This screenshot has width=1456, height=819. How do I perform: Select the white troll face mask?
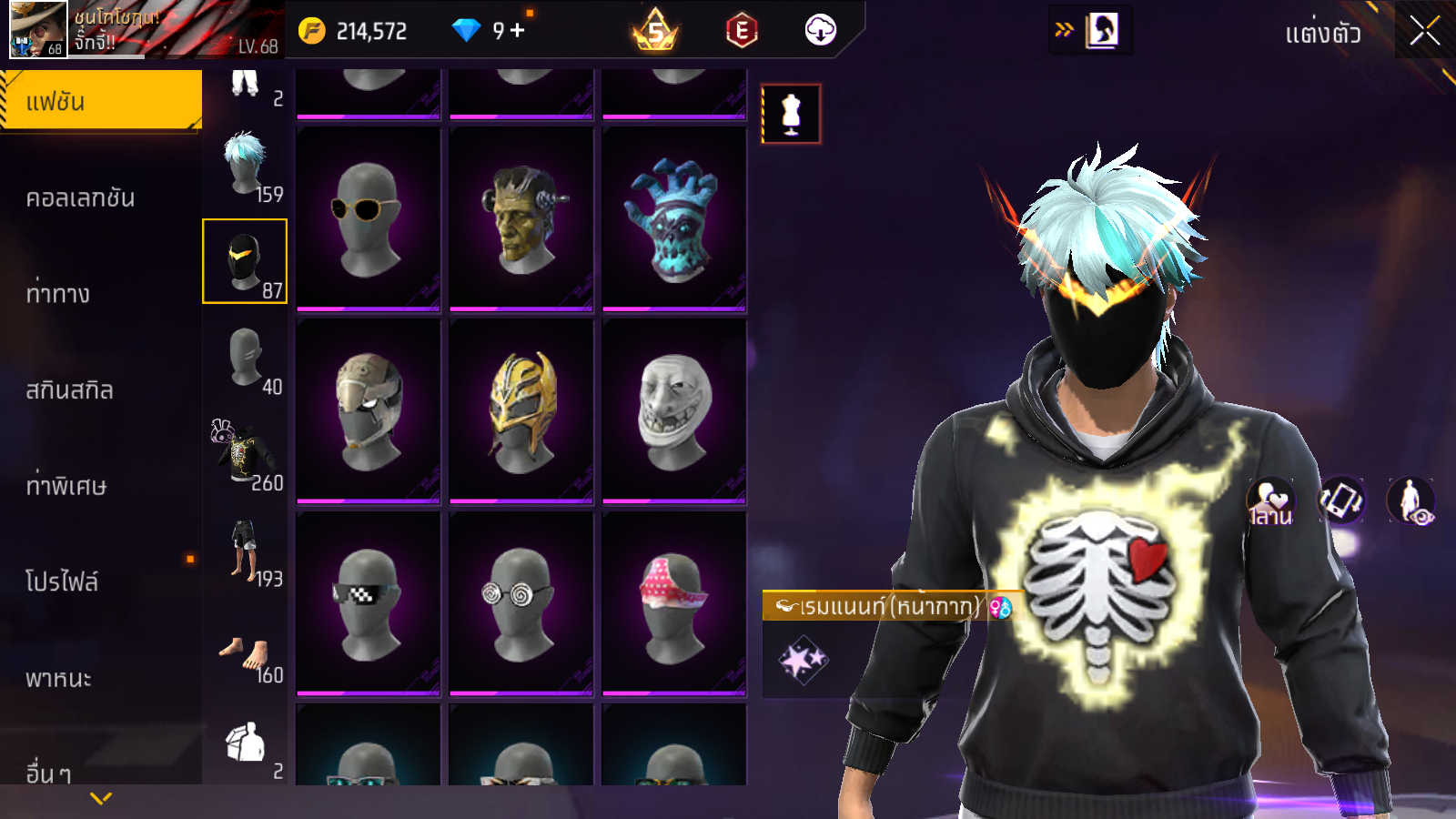pyautogui.click(x=674, y=410)
